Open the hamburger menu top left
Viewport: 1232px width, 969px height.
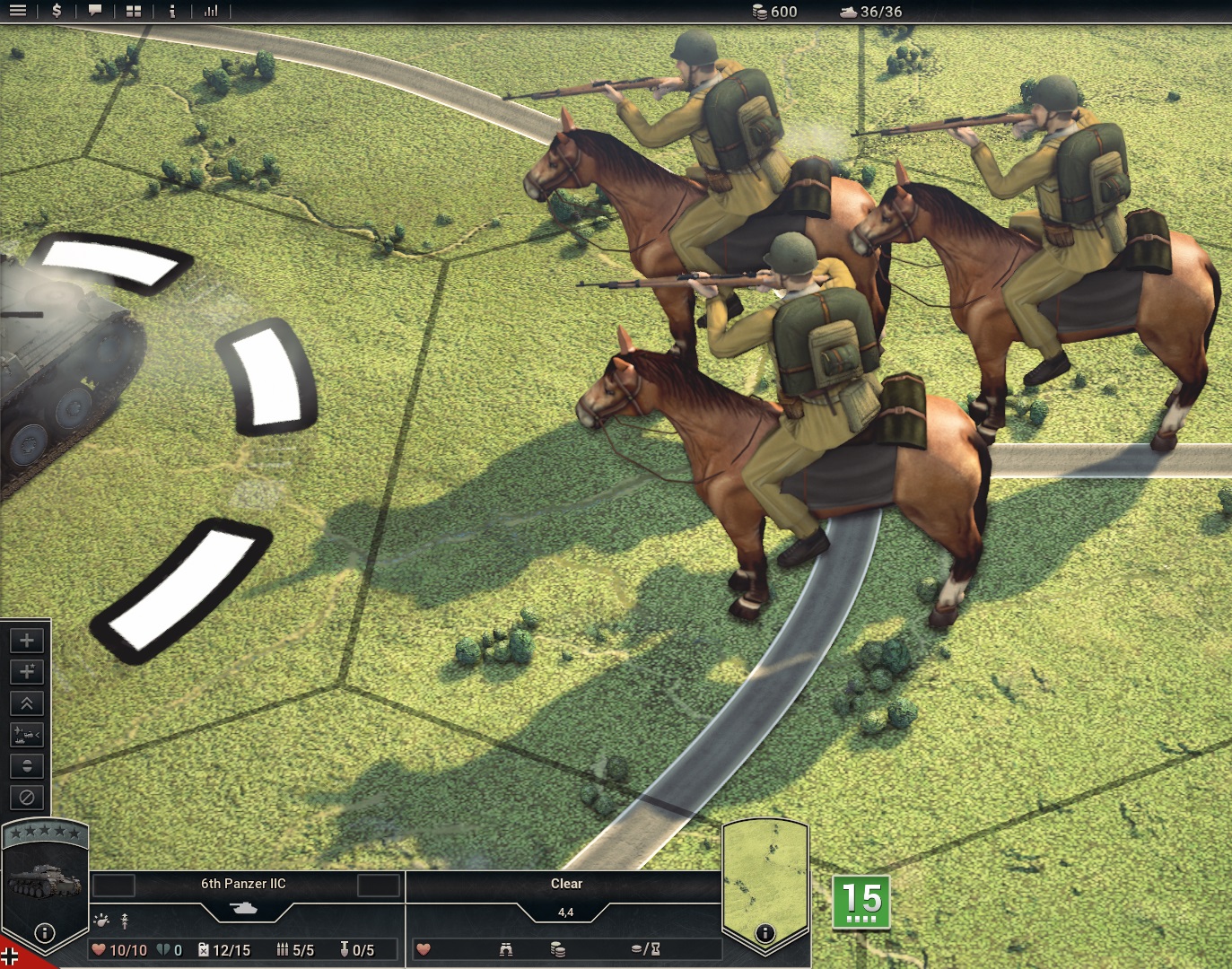tap(16, 12)
